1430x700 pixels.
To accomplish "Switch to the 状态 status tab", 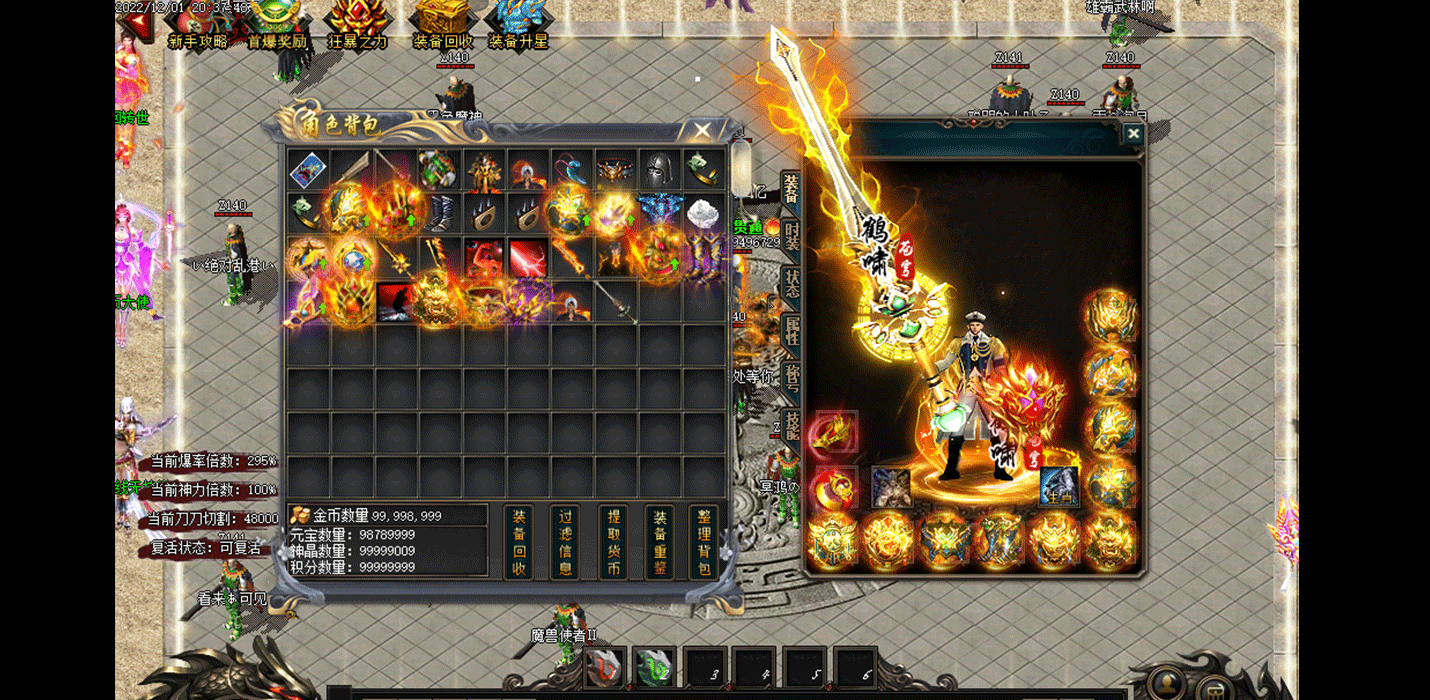I will tap(791, 285).
